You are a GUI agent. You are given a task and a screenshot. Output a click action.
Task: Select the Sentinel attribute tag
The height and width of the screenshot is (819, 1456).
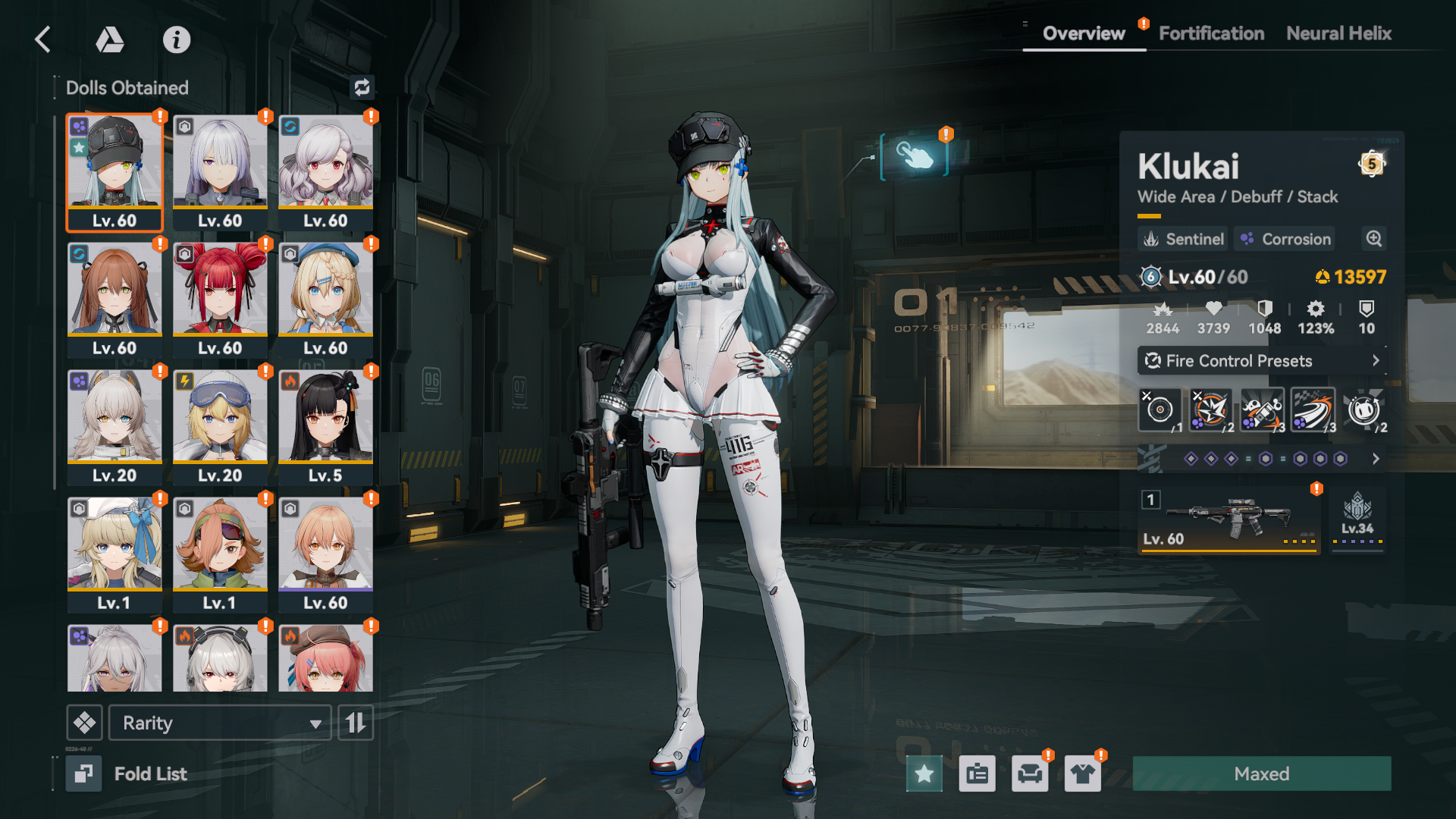tap(1181, 239)
